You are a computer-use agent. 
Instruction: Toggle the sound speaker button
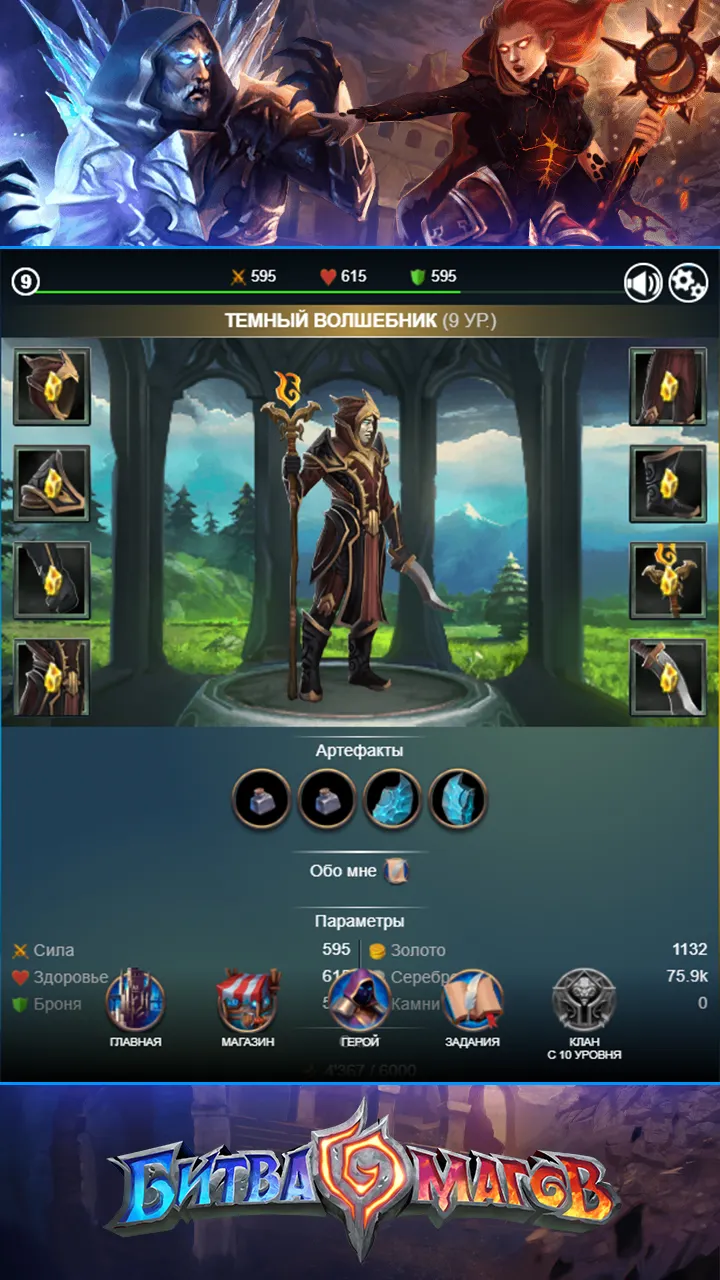pos(643,283)
